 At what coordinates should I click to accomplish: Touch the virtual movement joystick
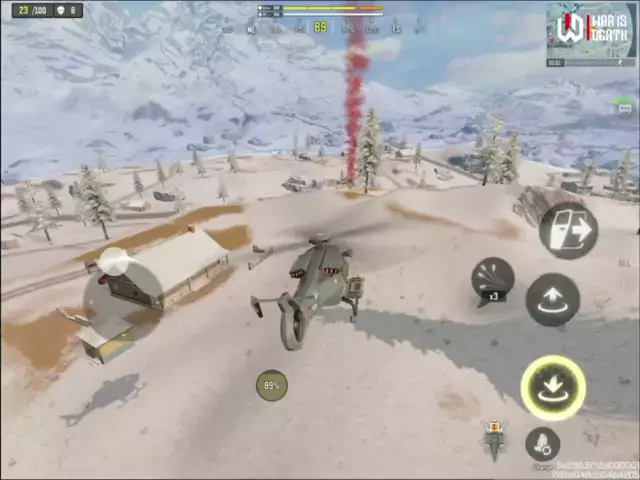[115, 264]
